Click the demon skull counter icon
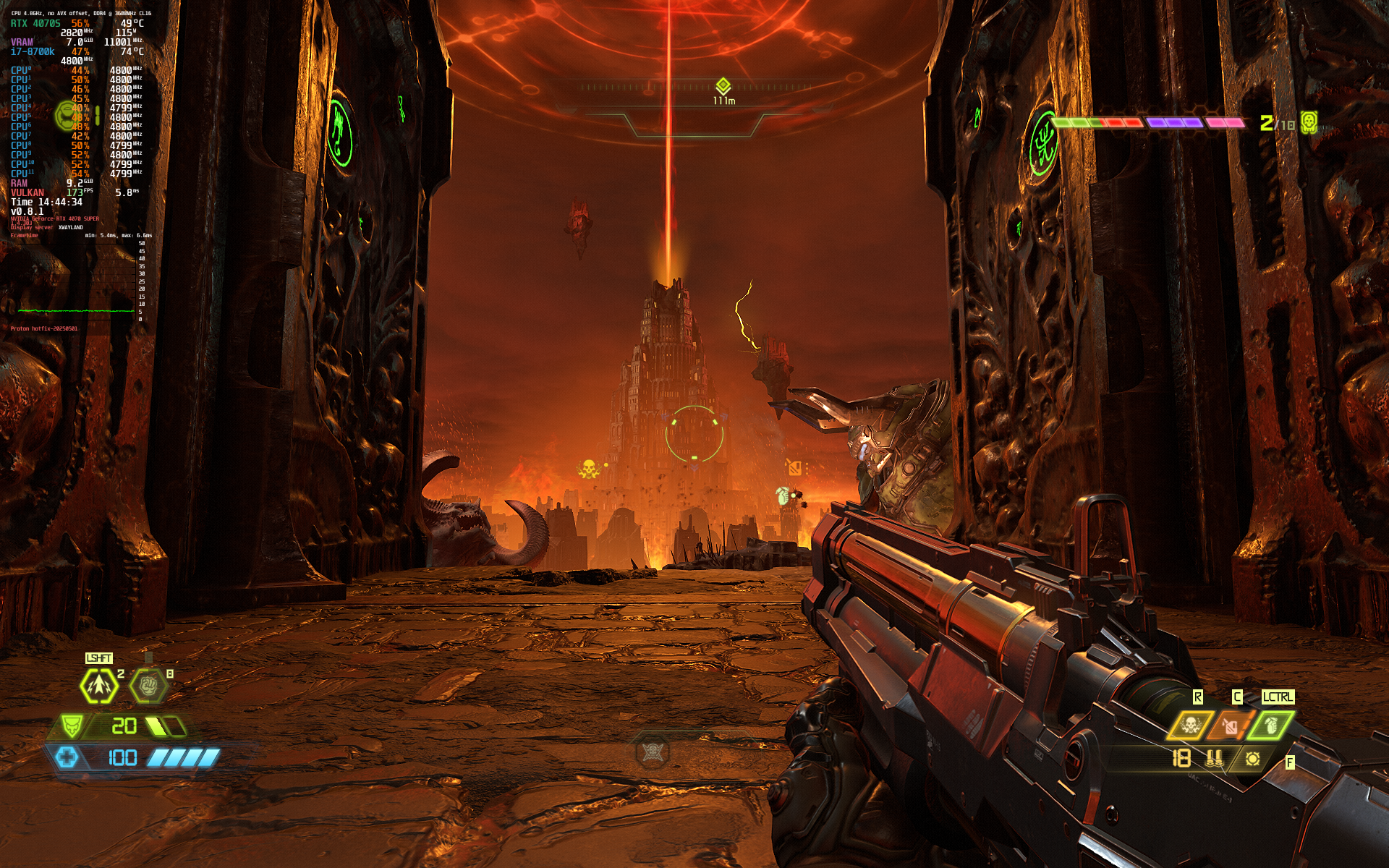 [x=1308, y=122]
